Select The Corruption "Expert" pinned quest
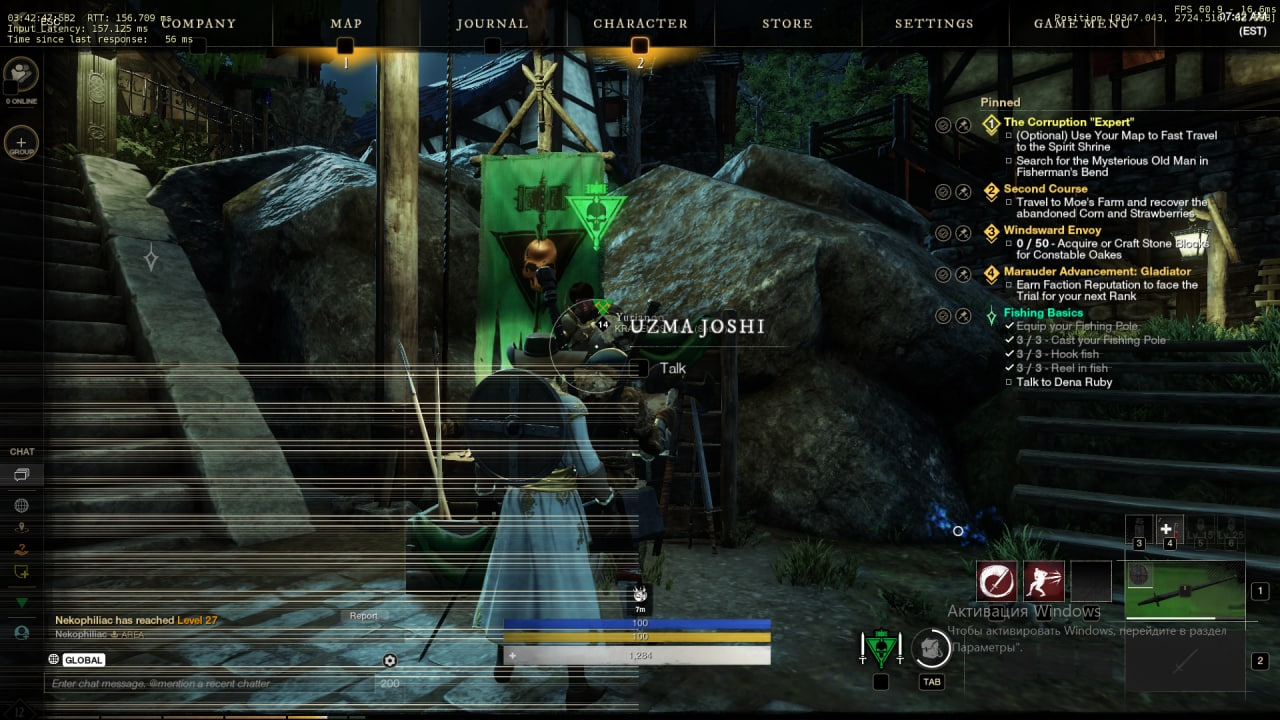 (1068, 122)
